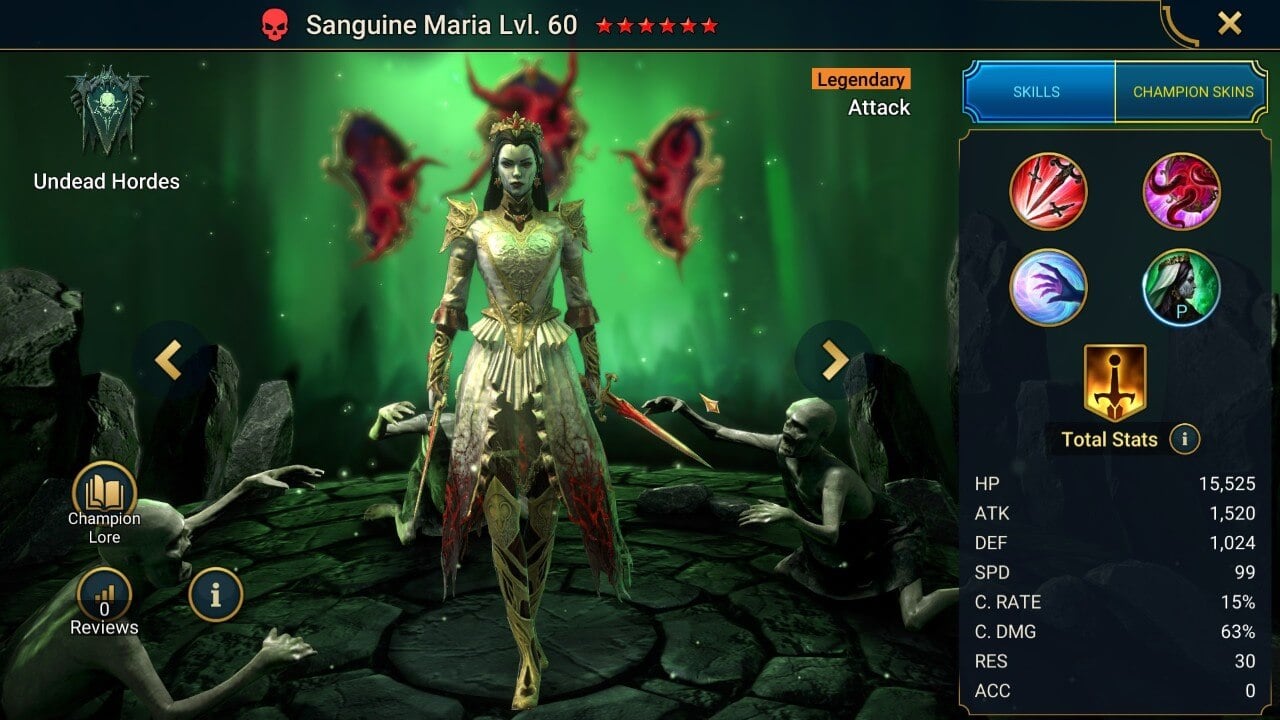Screen dimensions: 1280x720
Task: Click the Legendary rarity label
Action: pos(859,79)
